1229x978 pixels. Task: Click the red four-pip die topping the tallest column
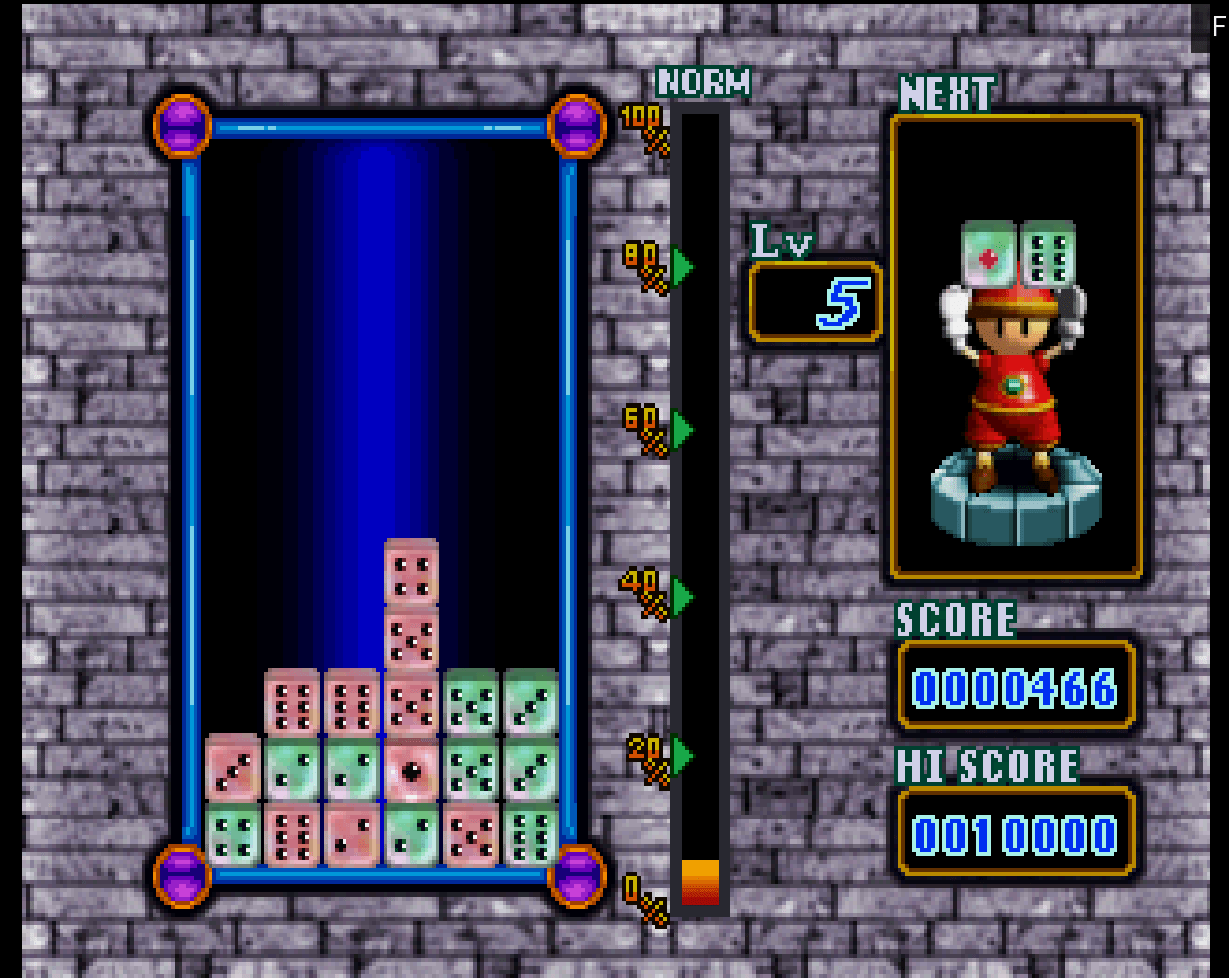pos(411,573)
